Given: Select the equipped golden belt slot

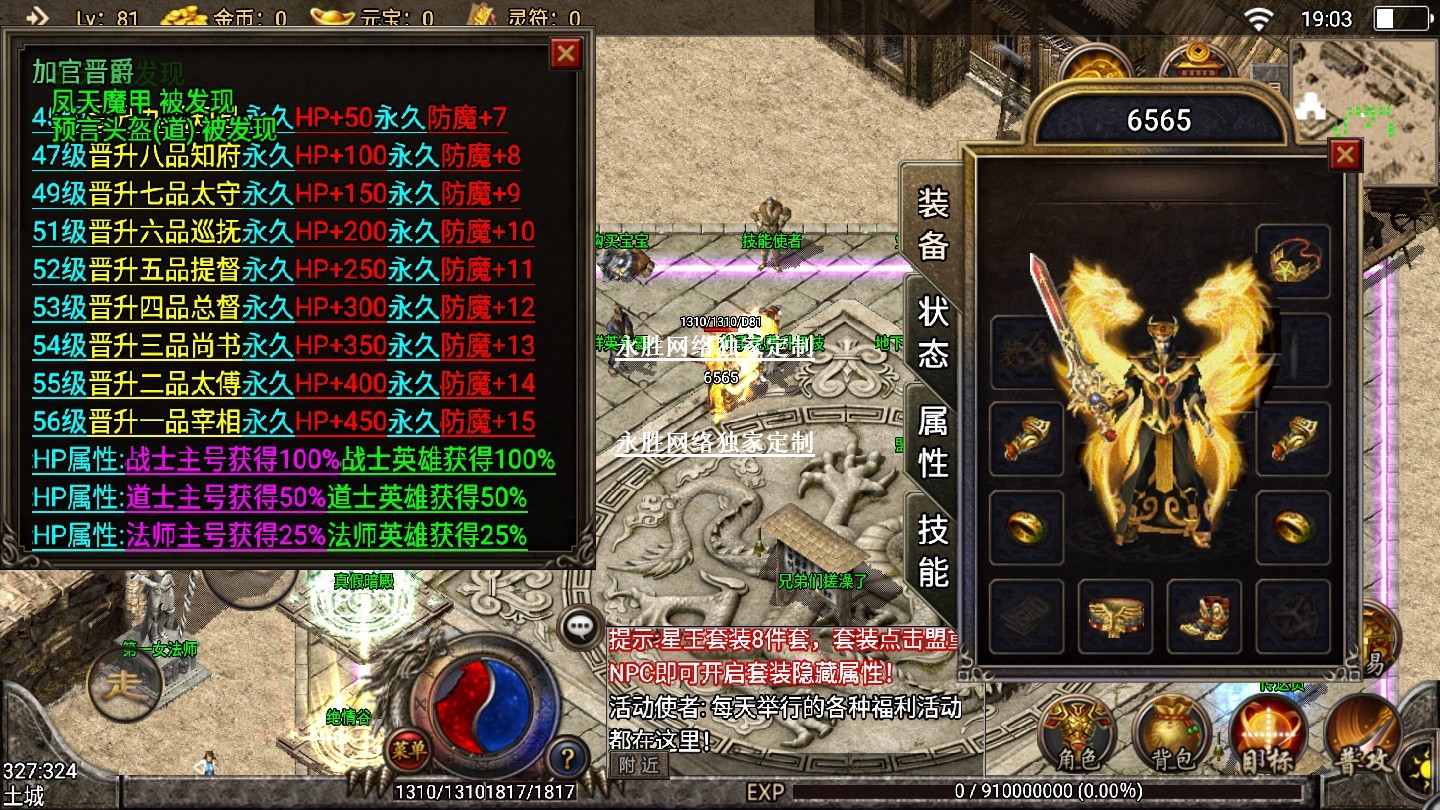Looking at the screenshot, I should 1115,616.
